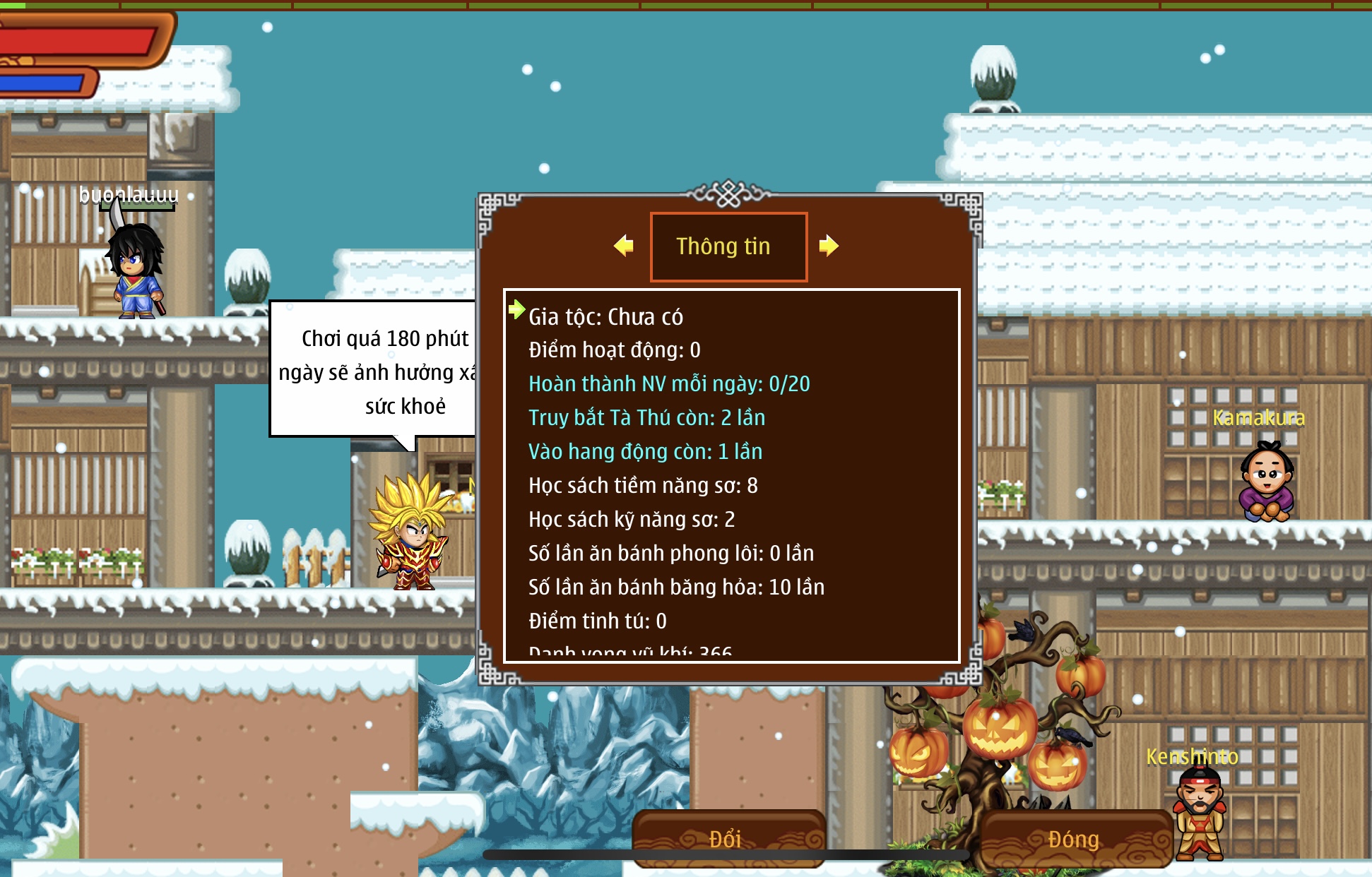Select Hoàn thành NV mỗi ngày row

click(669, 384)
